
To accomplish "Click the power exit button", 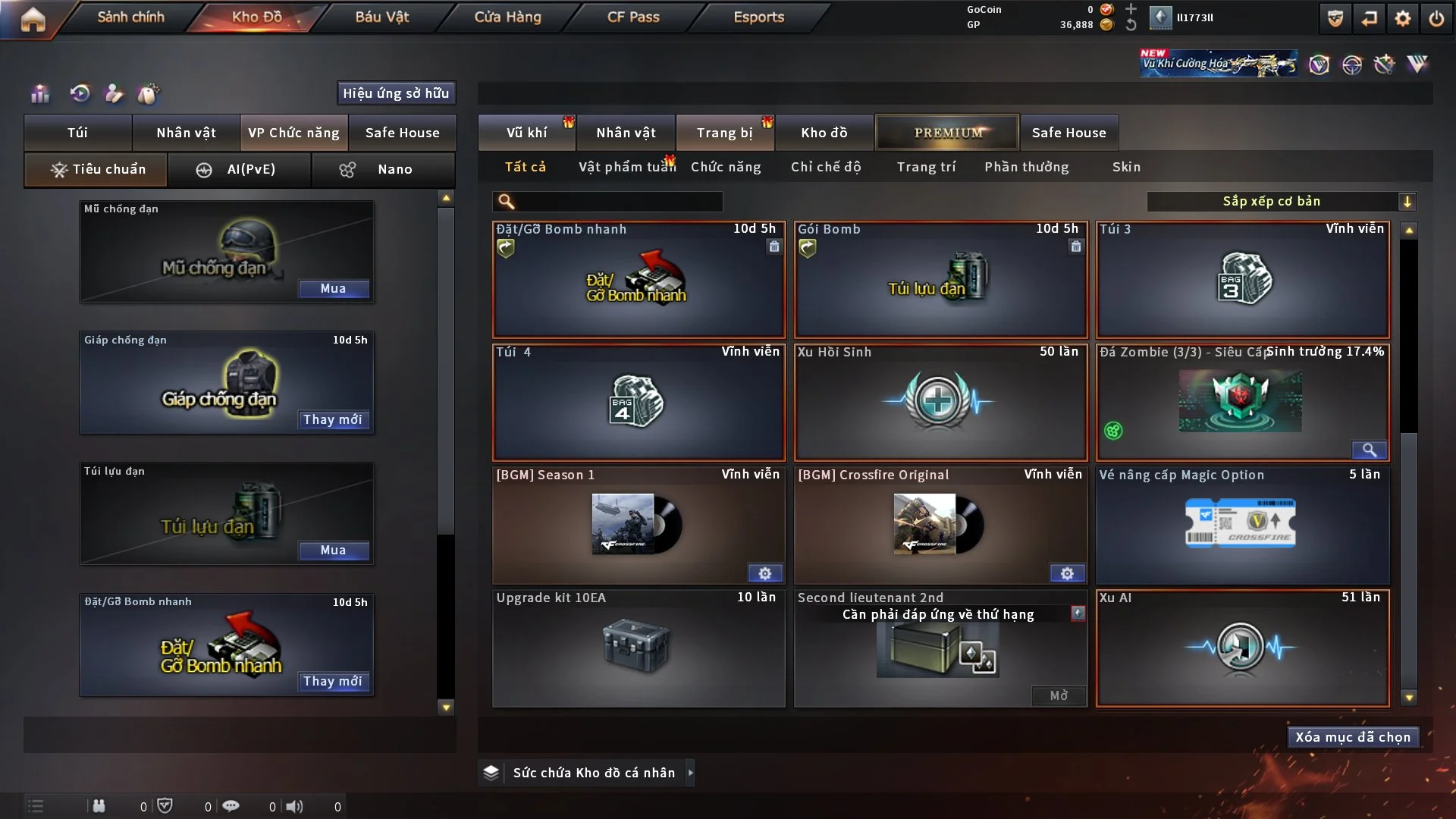I will [1436, 18].
